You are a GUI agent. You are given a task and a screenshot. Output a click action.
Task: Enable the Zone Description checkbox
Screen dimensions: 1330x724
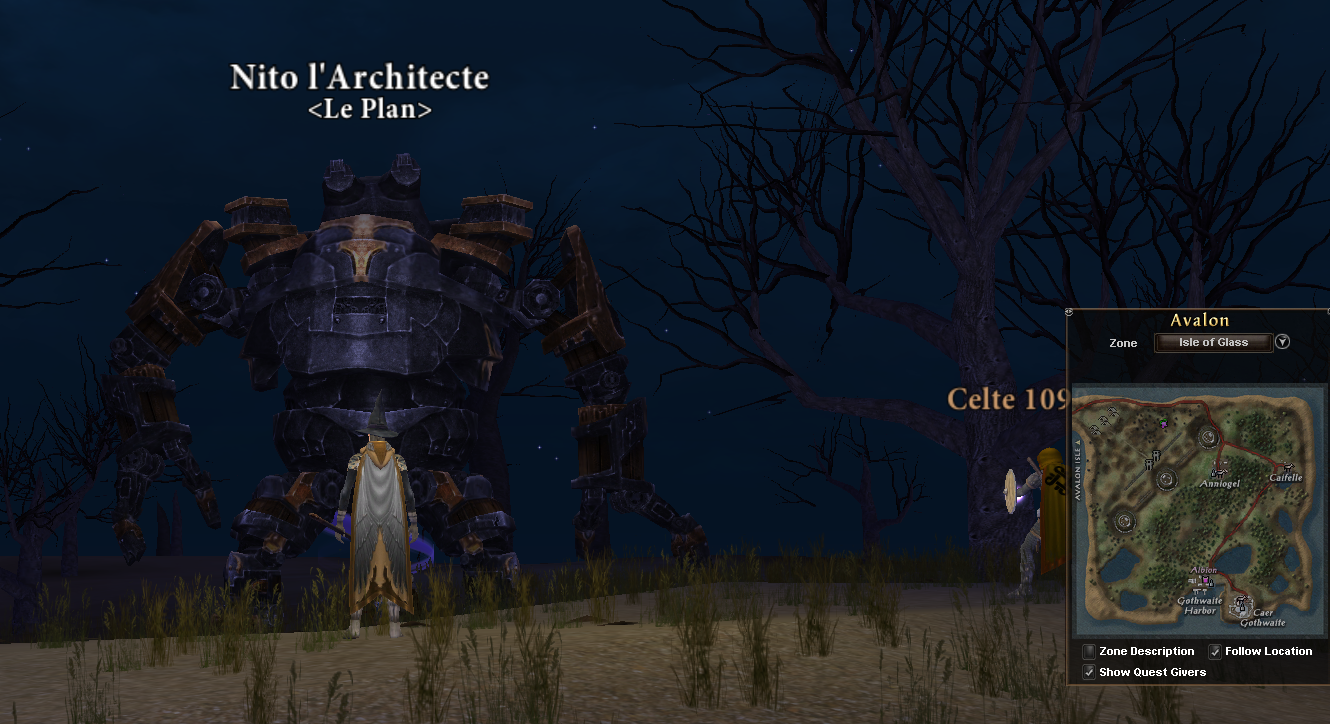[1089, 651]
